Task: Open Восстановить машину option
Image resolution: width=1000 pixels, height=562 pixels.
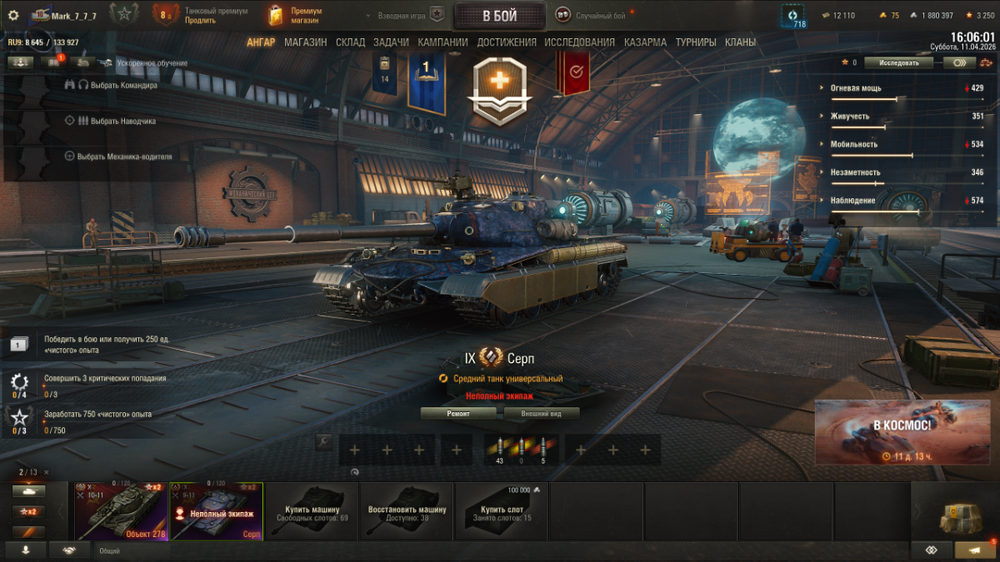Action: pos(407,511)
